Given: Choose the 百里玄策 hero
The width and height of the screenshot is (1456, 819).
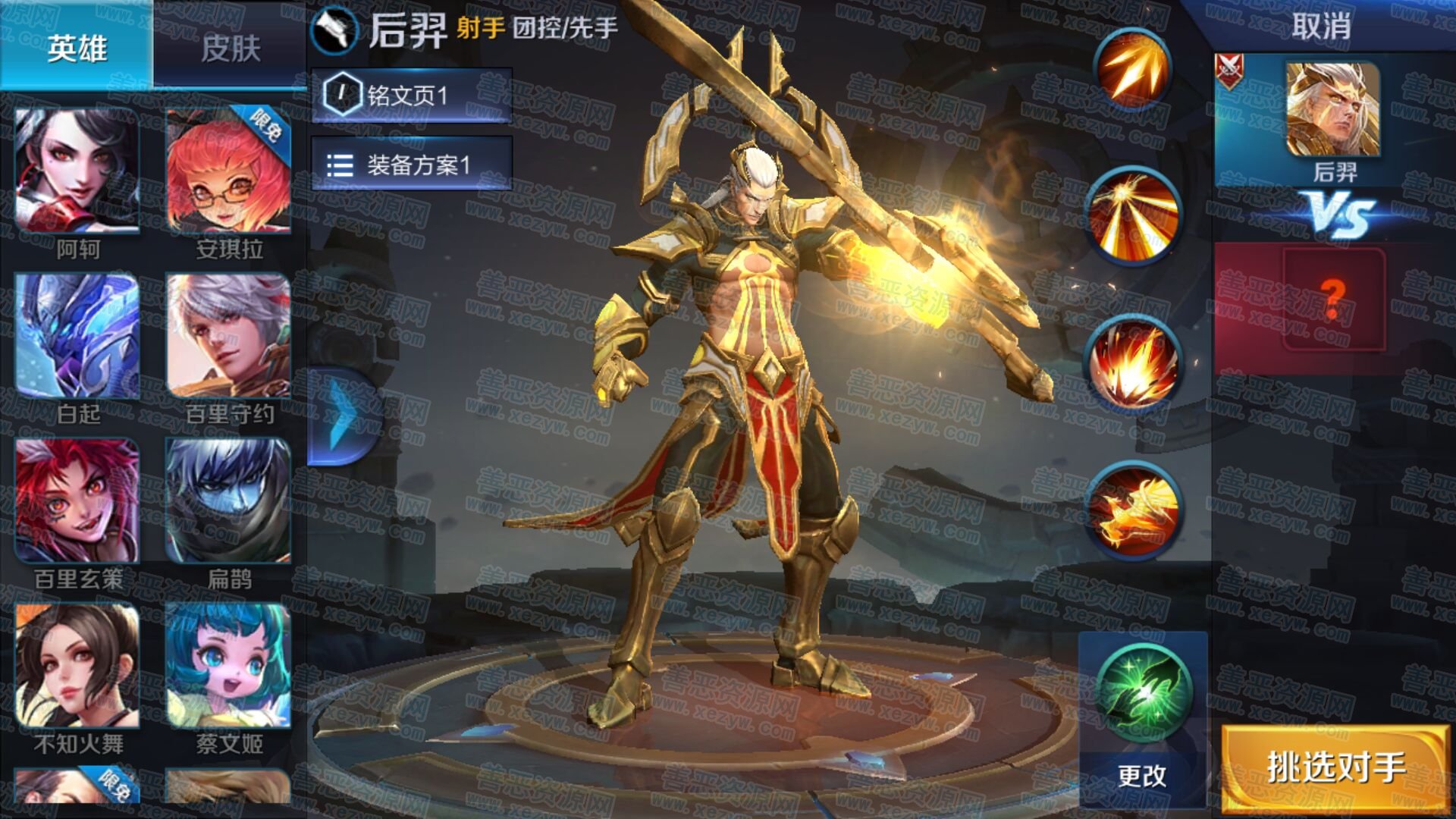Looking at the screenshot, I should 77,501.
